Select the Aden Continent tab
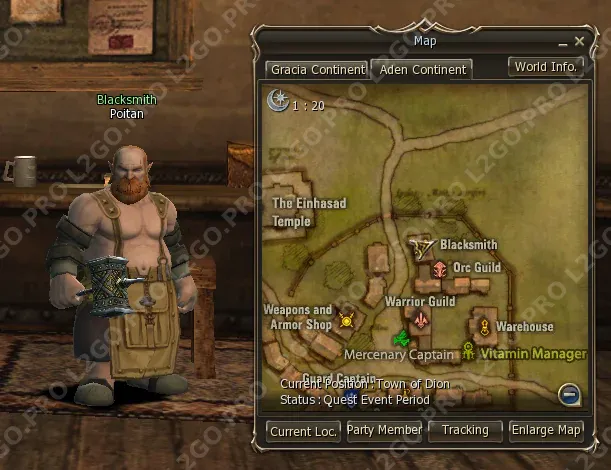The height and width of the screenshot is (470, 611). (x=421, y=70)
